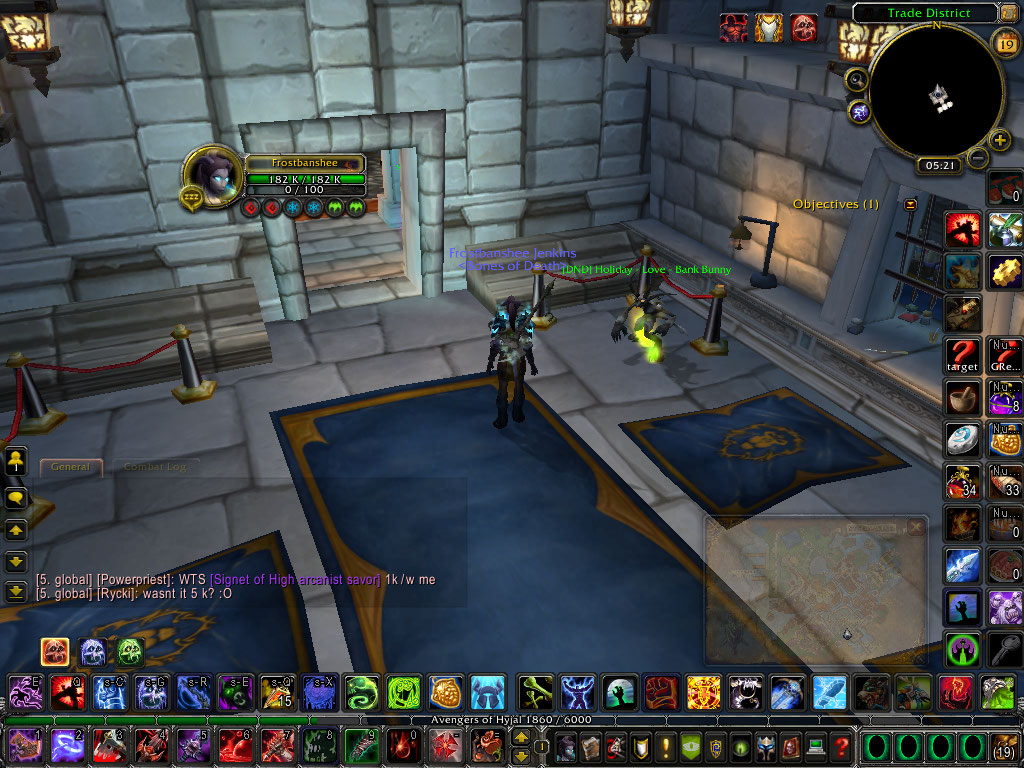Collapse the Objectives tracker

coord(911,204)
